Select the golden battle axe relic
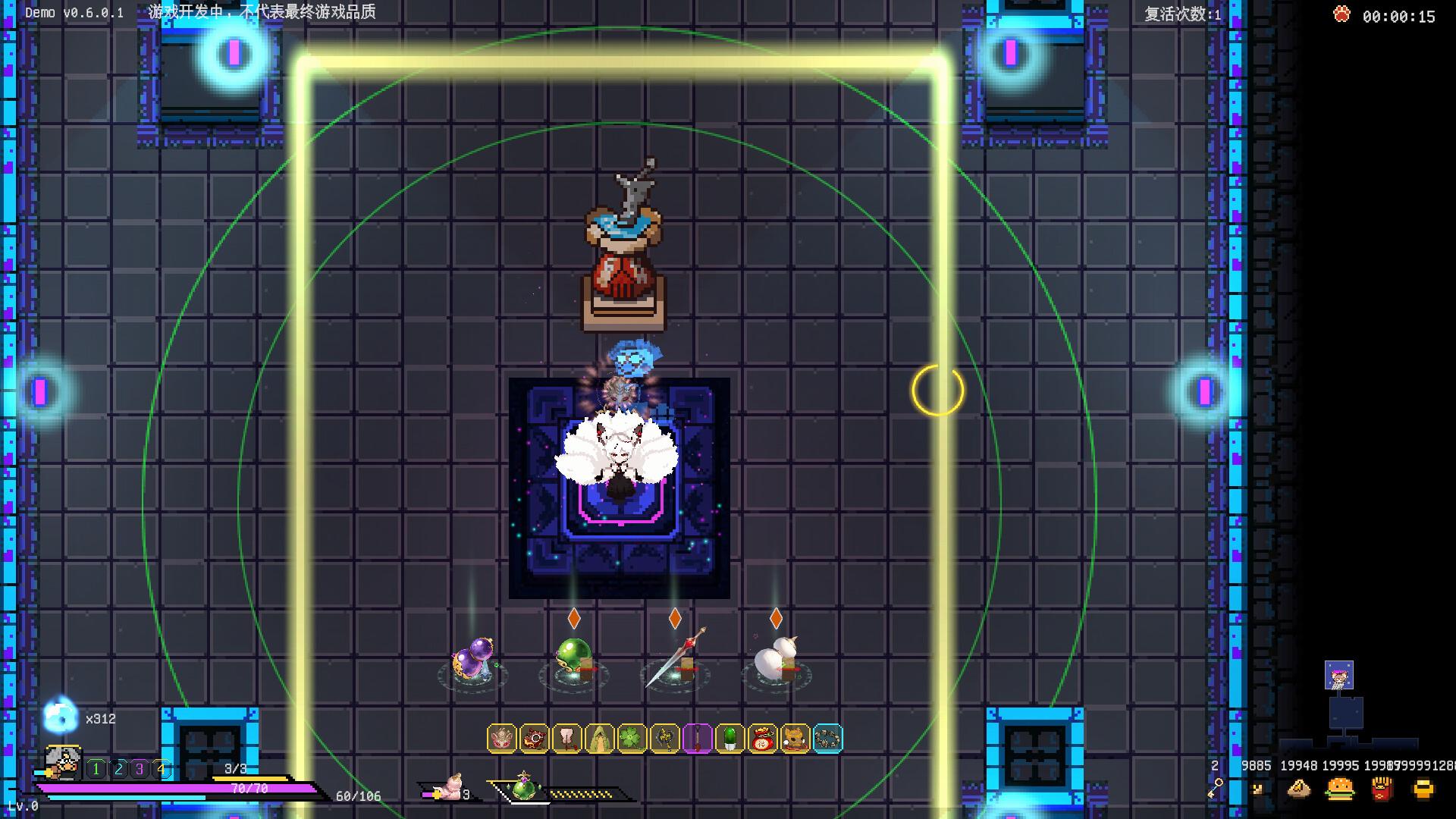This screenshot has height=819, width=1456. click(x=665, y=738)
